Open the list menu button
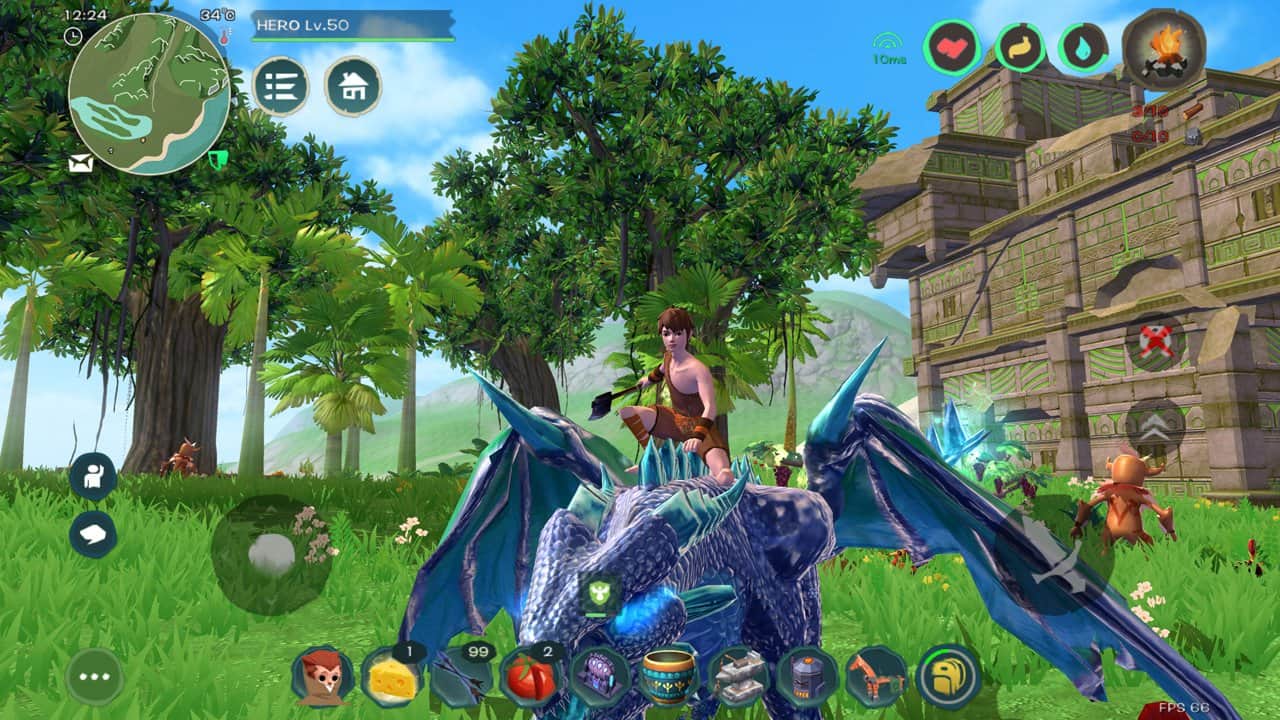 (280, 86)
